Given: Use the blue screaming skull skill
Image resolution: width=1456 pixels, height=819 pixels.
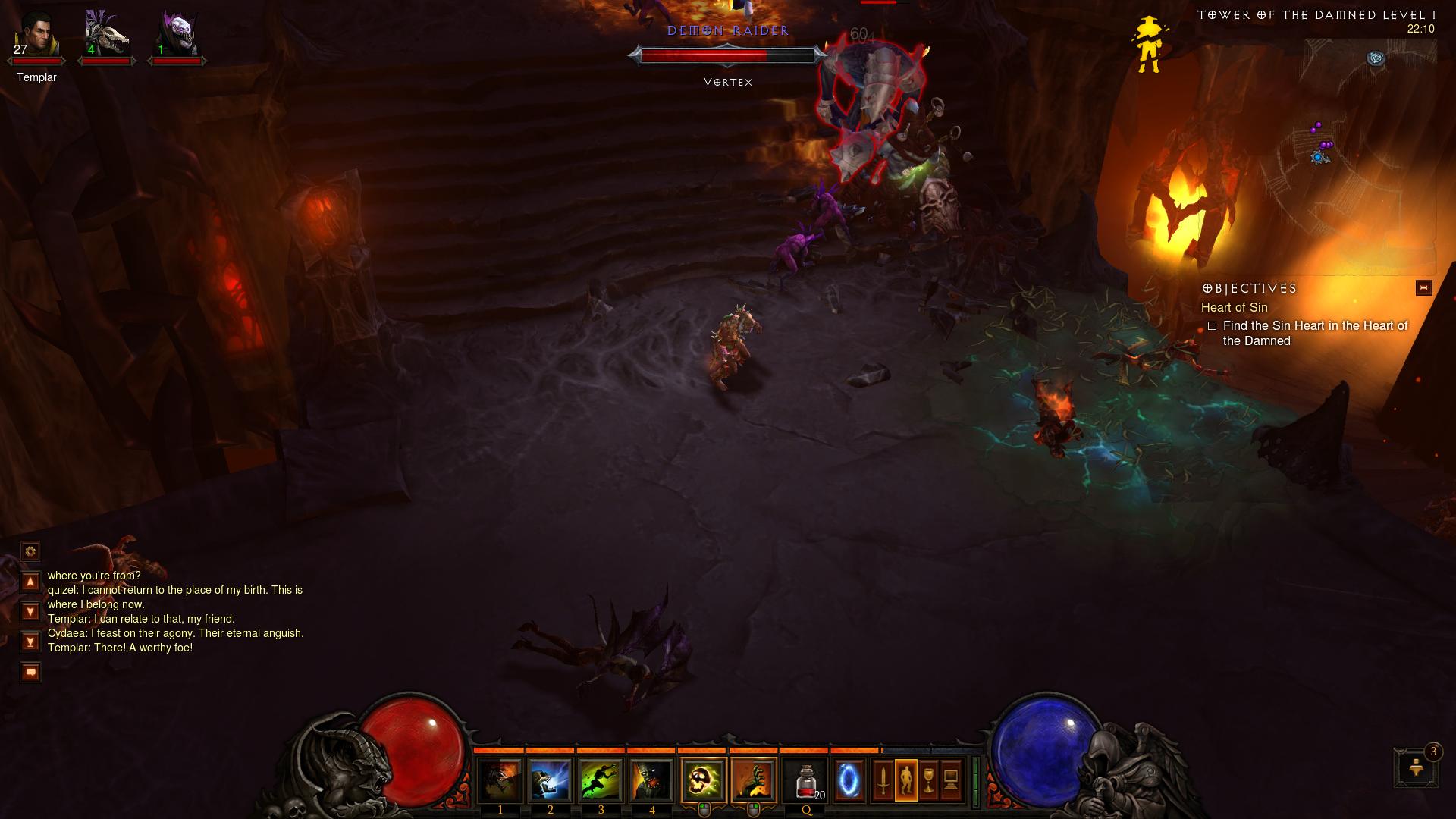Looking at the screenshot, I should pyautogui.click(x=551, y=780).
